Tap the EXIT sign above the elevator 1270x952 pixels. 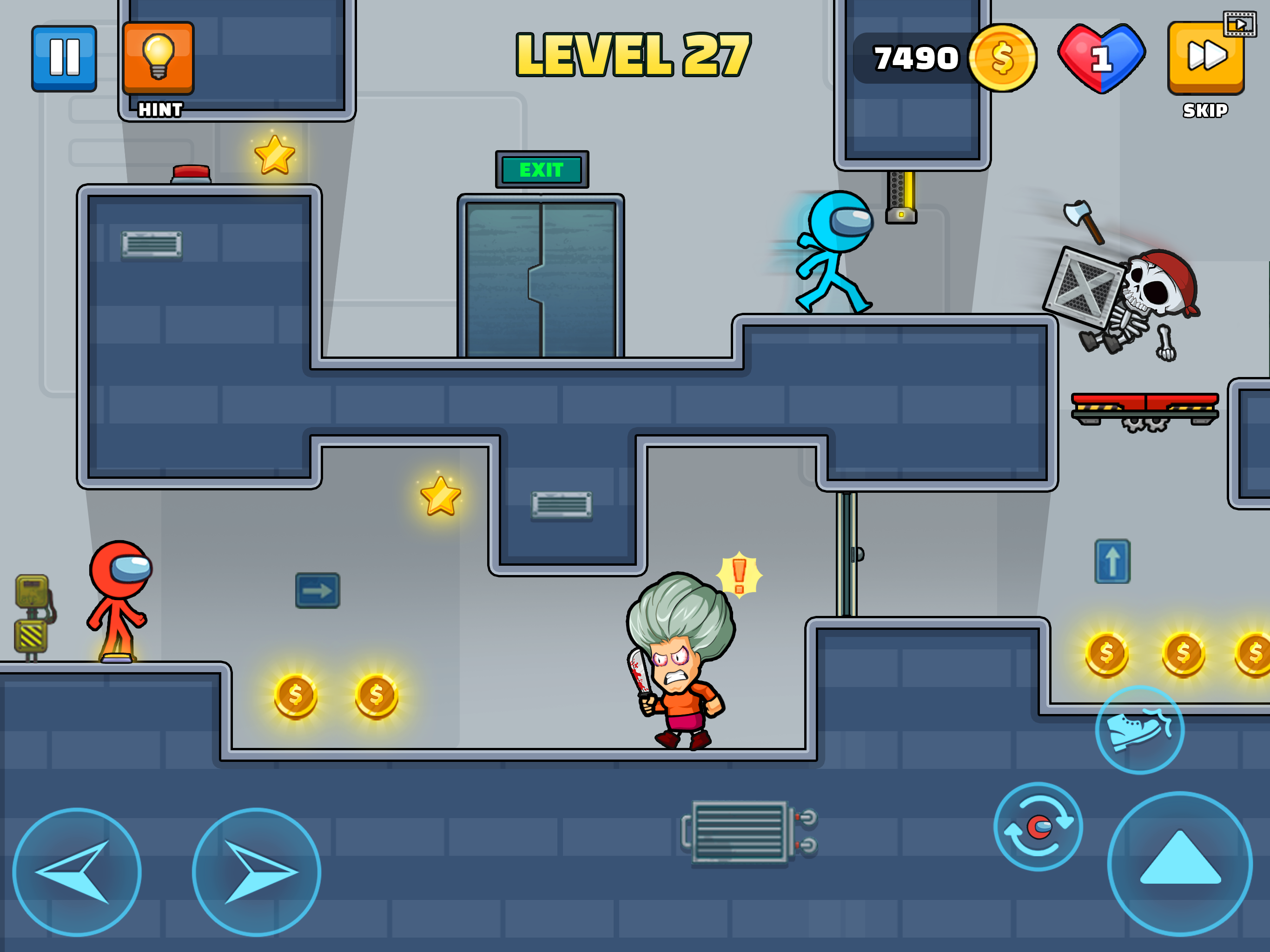[542, 169]
